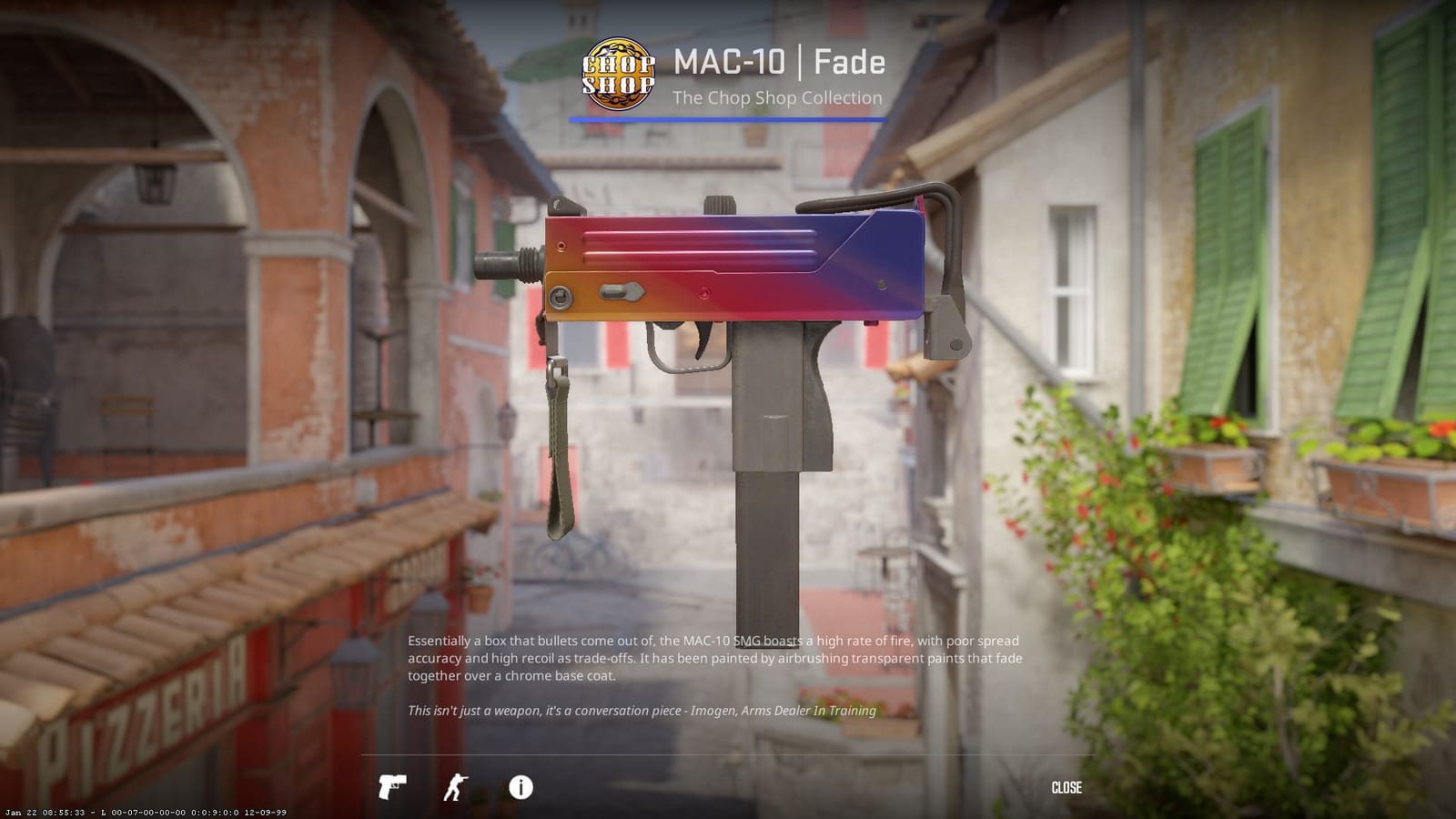The image size is (1456, 819).
Task: Click the character inspect-view icon
Action: [x=456, y=787]
